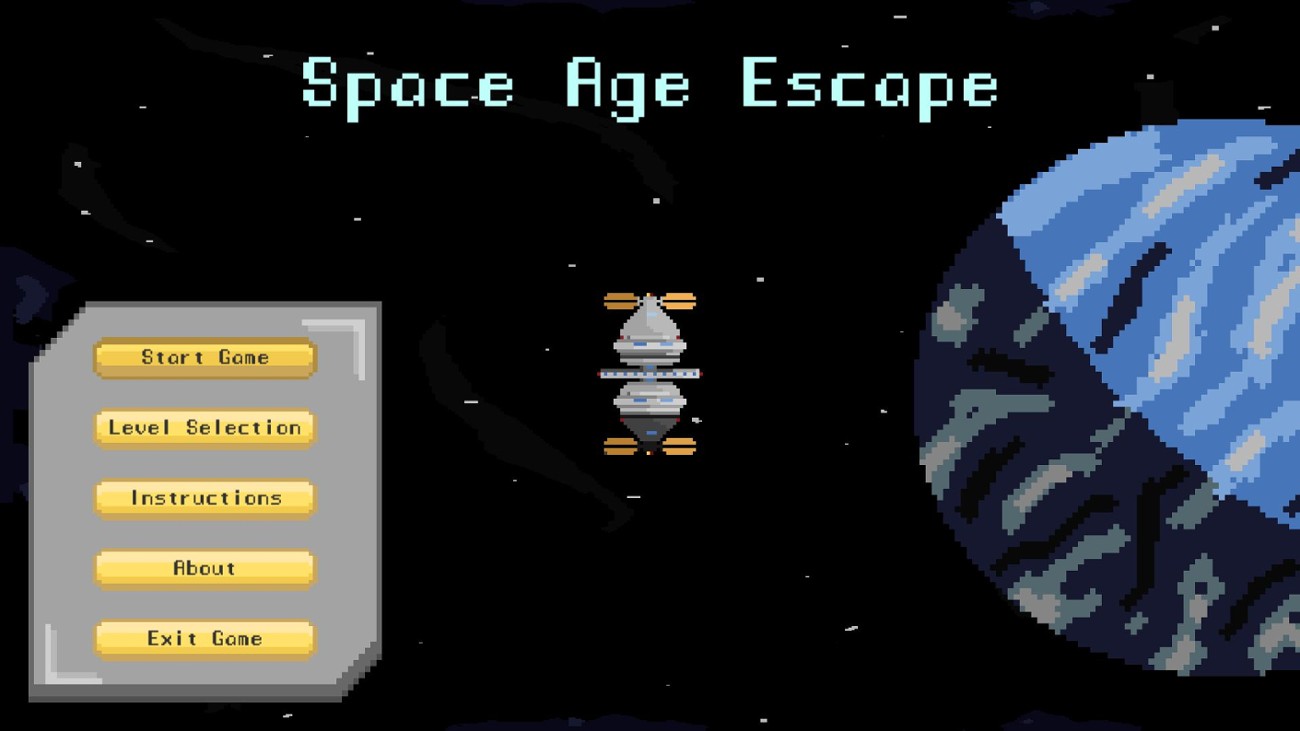This screenshot has width=1300, height=731.
Task: Click the station's top-left orange solar panel
Action: tap(620, 300)
